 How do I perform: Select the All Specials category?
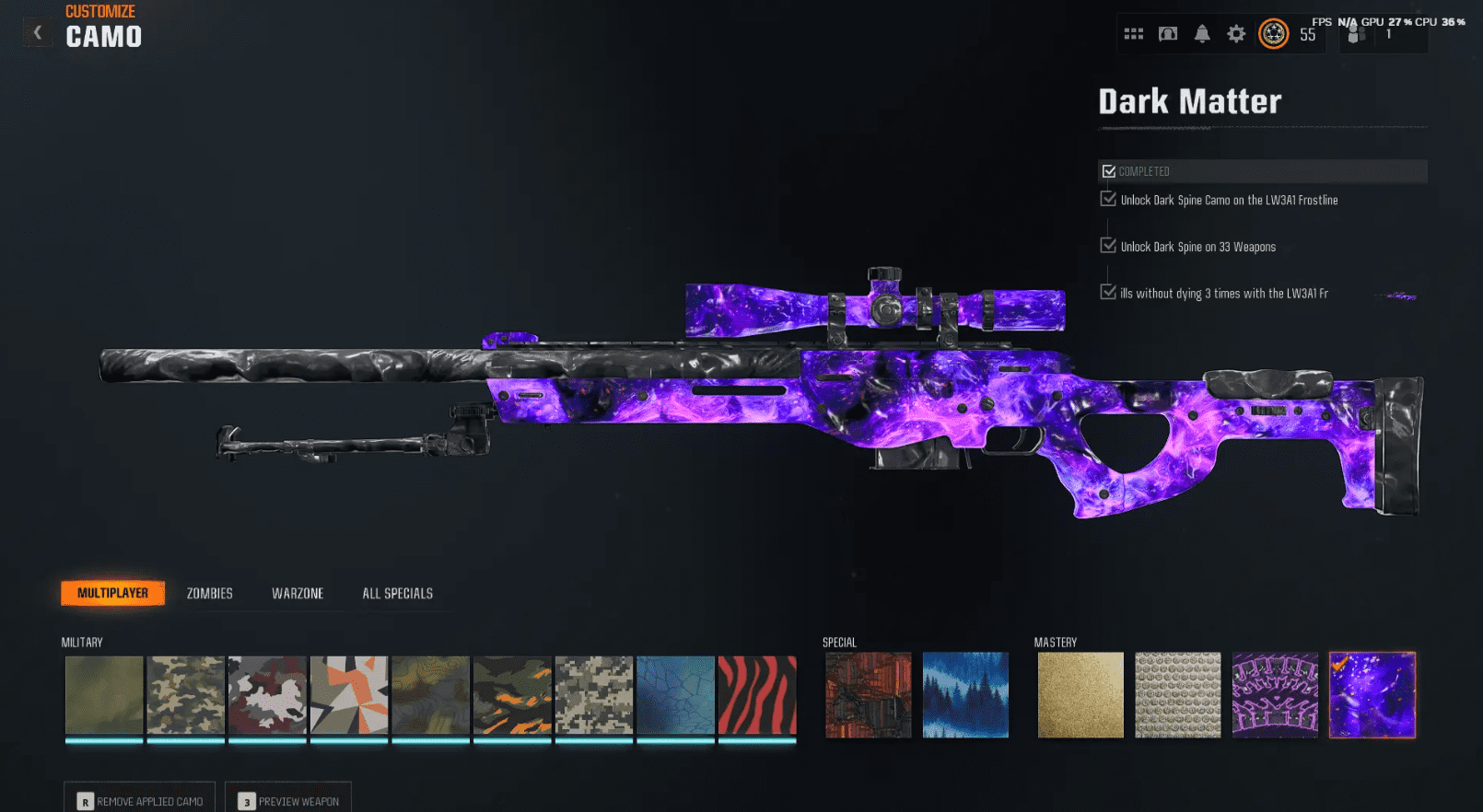398,593
